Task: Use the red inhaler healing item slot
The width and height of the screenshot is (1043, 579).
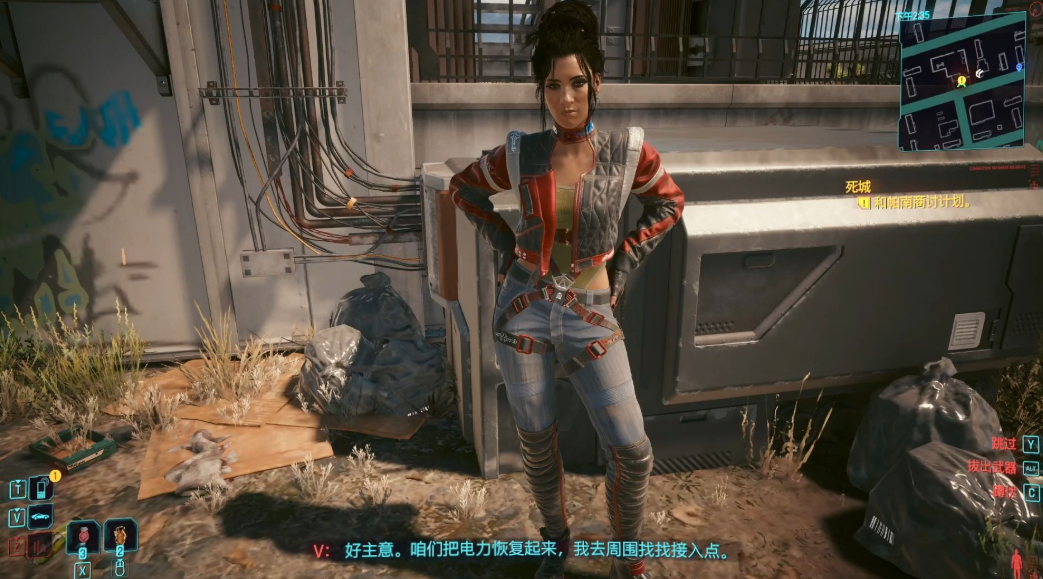Action: pos(83,537)
